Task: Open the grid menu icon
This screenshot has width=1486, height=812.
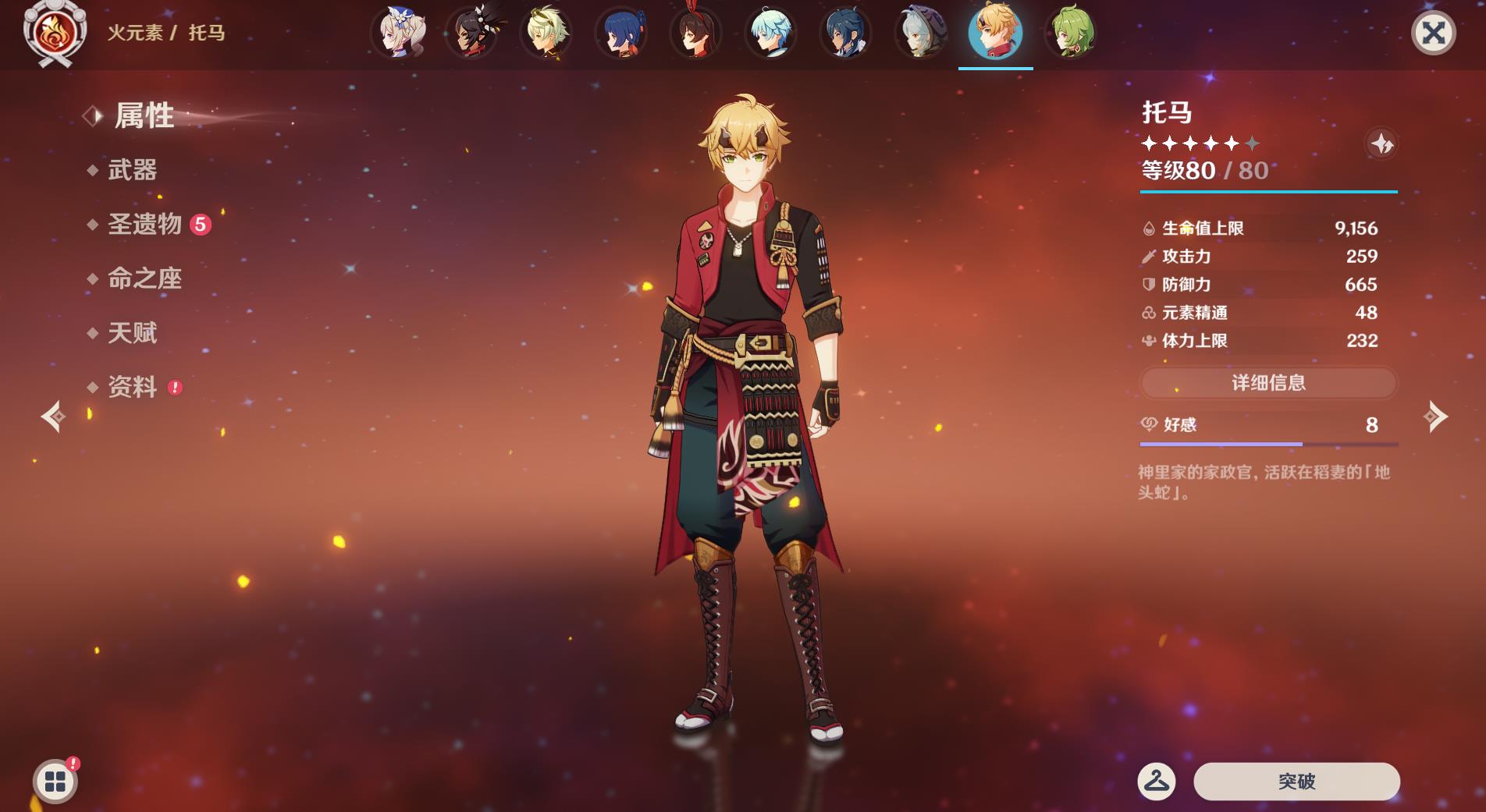Action: coord(55,782)
